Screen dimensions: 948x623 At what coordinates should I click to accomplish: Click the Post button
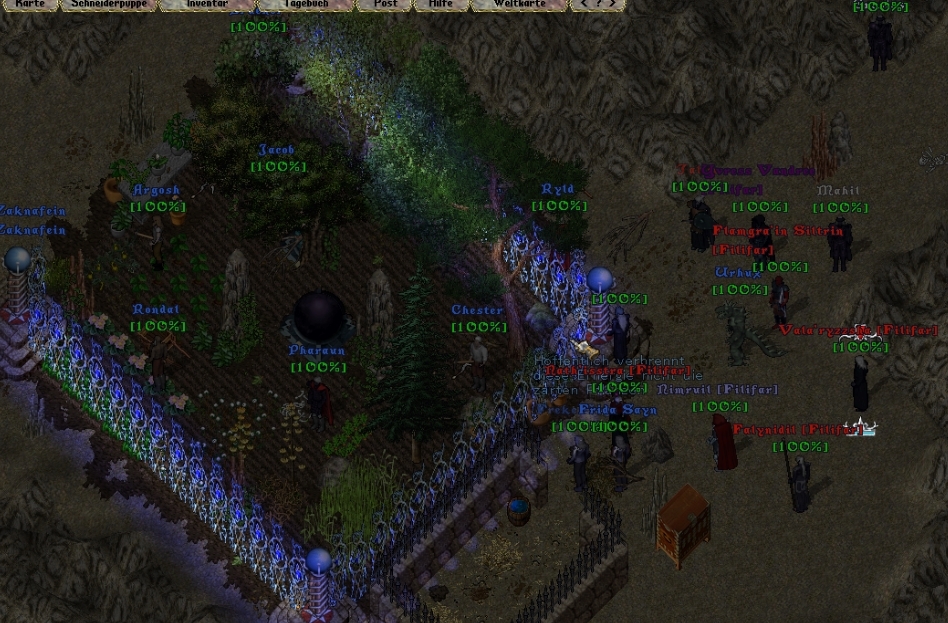pos(385,4)
